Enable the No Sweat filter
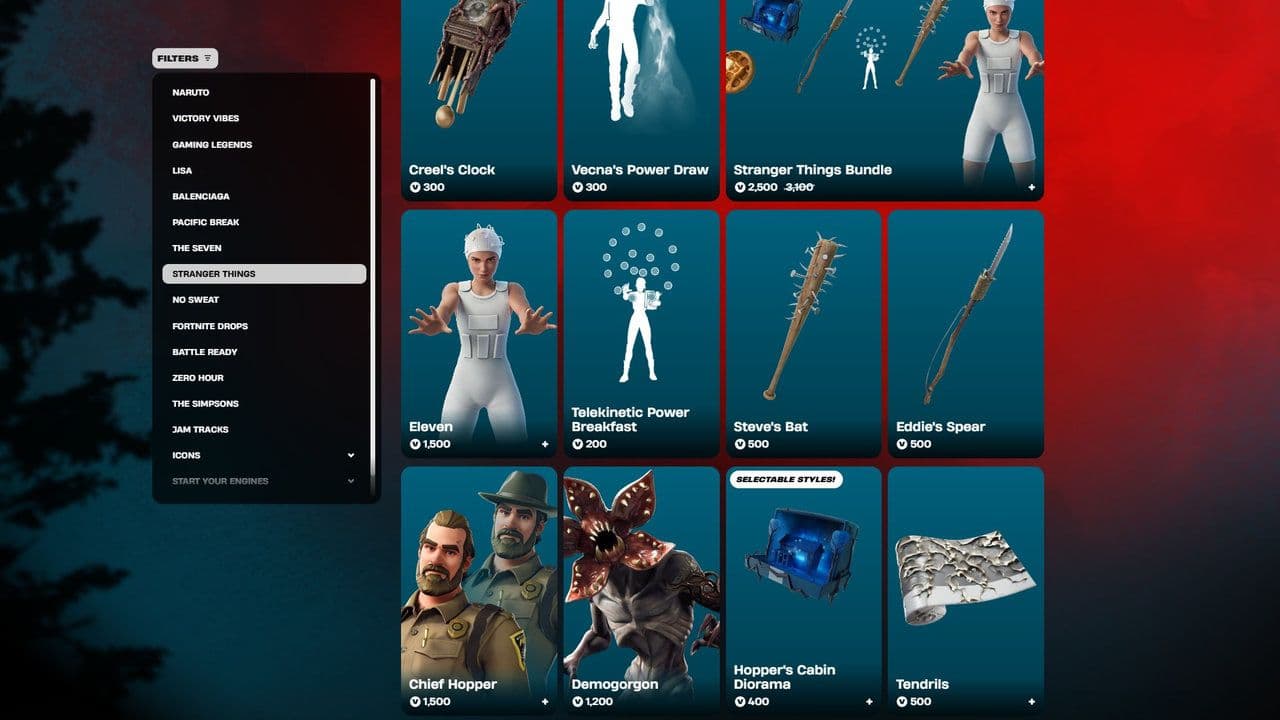 (197, 299)
